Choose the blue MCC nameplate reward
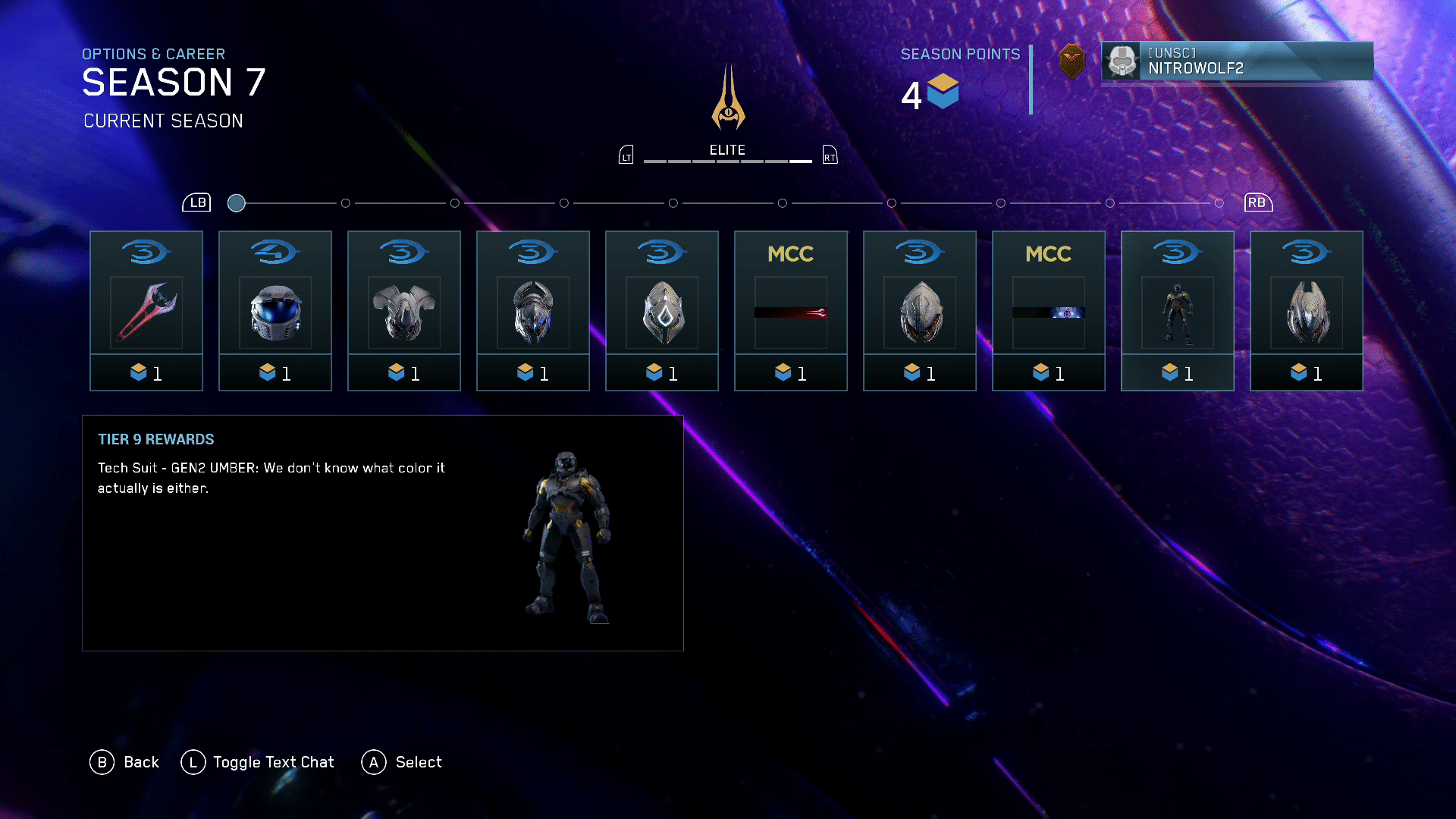 click(1049, 310)
